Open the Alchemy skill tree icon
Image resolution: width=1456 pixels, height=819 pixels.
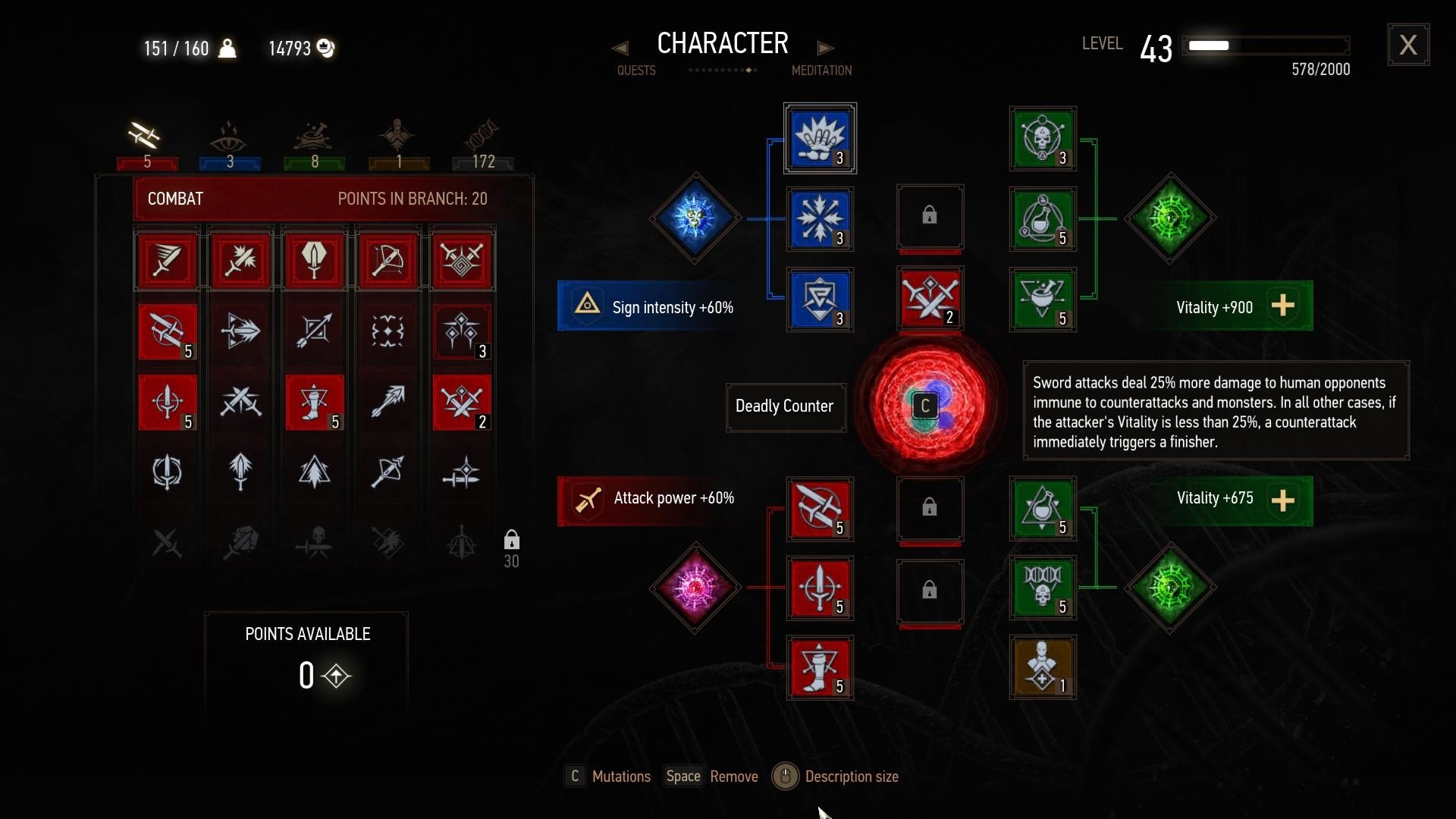pos(314,136)
